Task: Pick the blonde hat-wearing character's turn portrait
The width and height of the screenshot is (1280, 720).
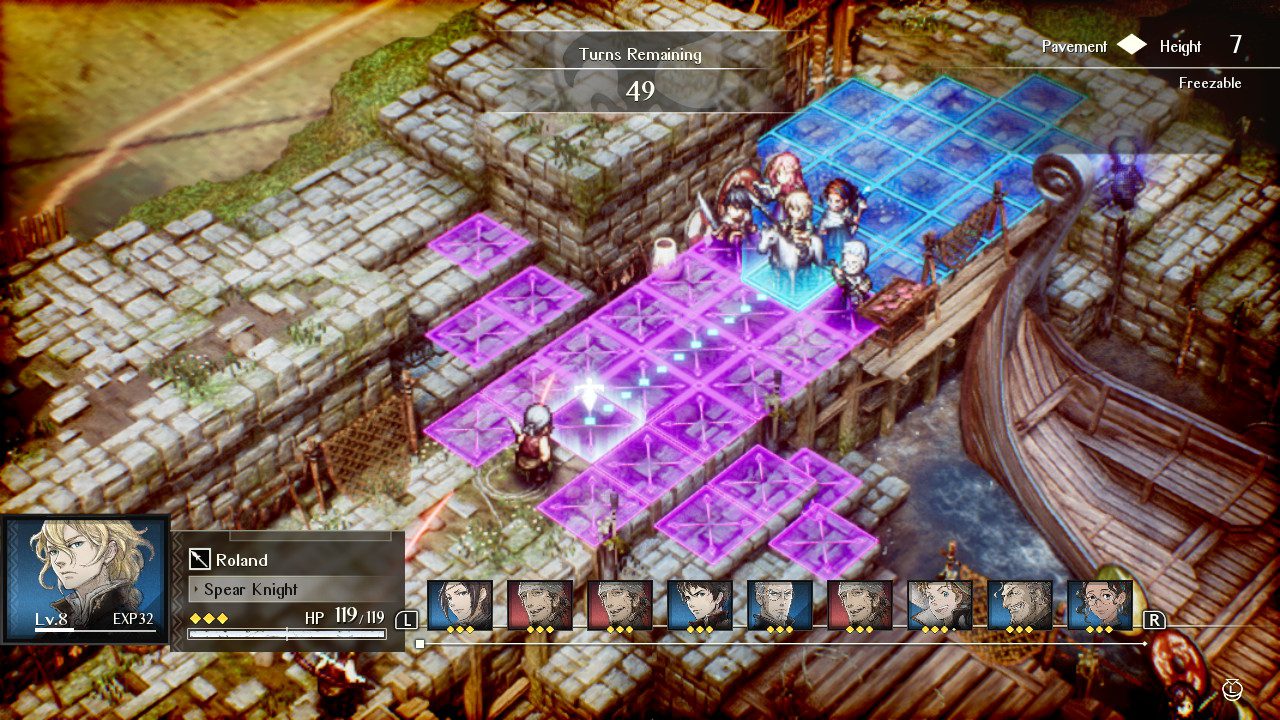Action: [940, 605]
